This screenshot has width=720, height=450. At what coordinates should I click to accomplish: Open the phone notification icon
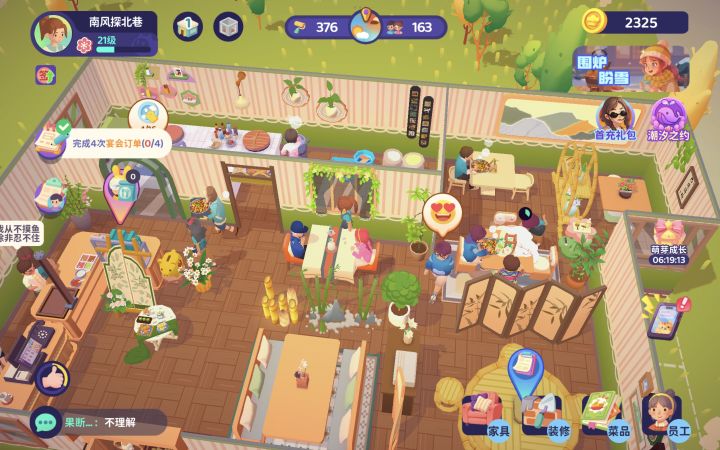[x=664, y=317]
